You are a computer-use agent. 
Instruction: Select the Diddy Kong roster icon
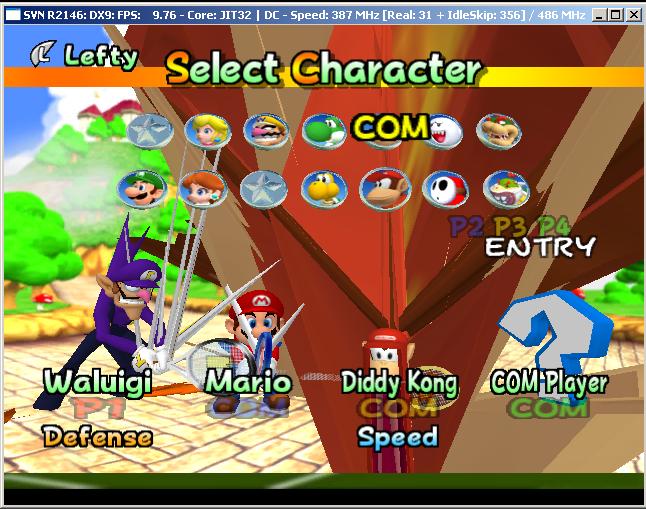pos(383,188)
